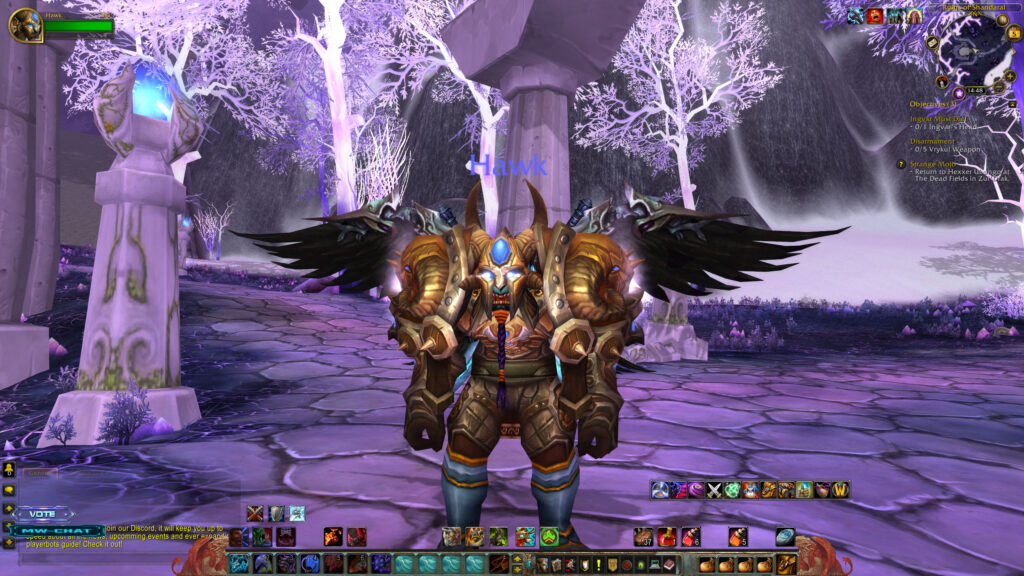Image resolution: width=1024 pixels, height=576 pixels.
Task: Select the Disarmament quest in tracker
Action: pos(932,141)
